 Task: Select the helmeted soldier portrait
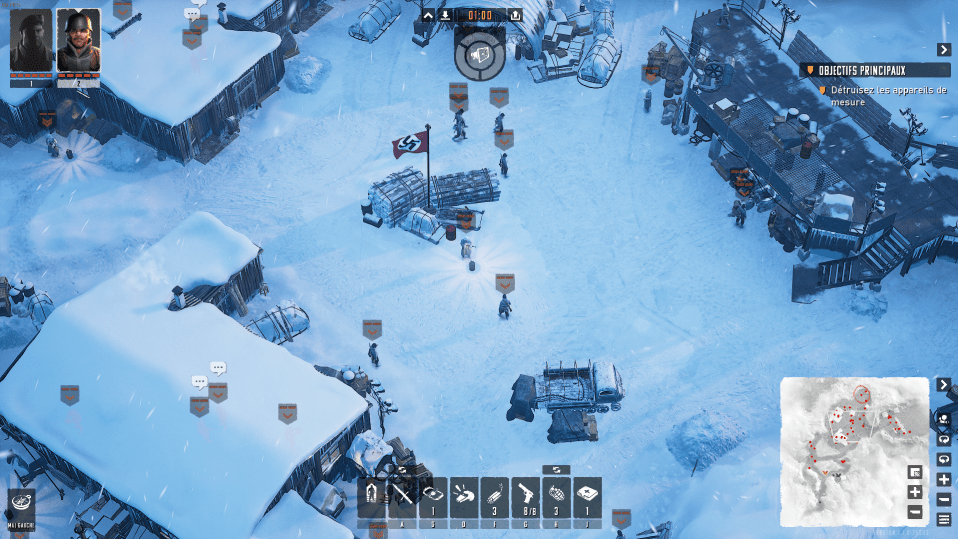(x=78, y=41)
